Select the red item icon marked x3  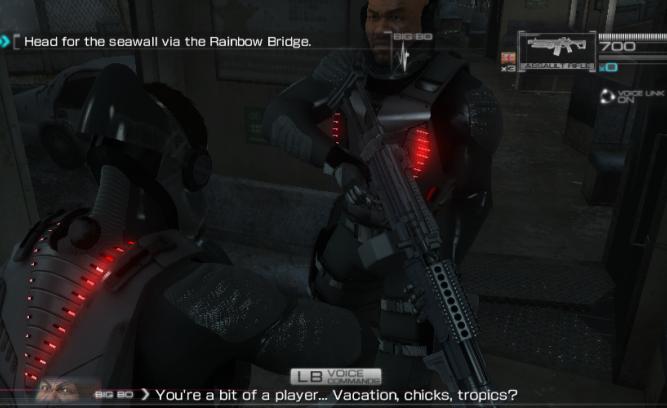[x=509, y=58]
